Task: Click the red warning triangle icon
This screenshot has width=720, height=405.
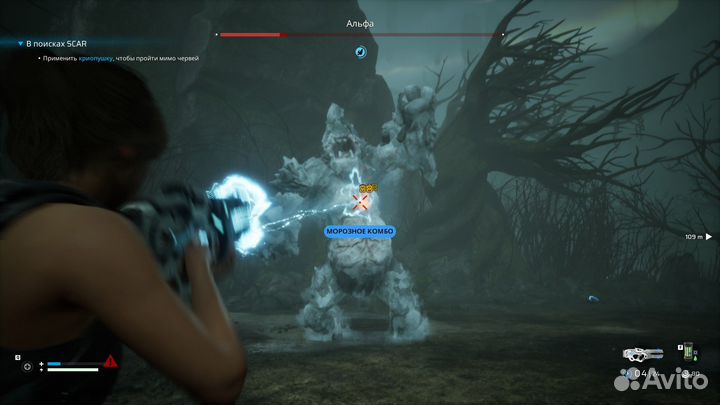Action: coord(110,361)
